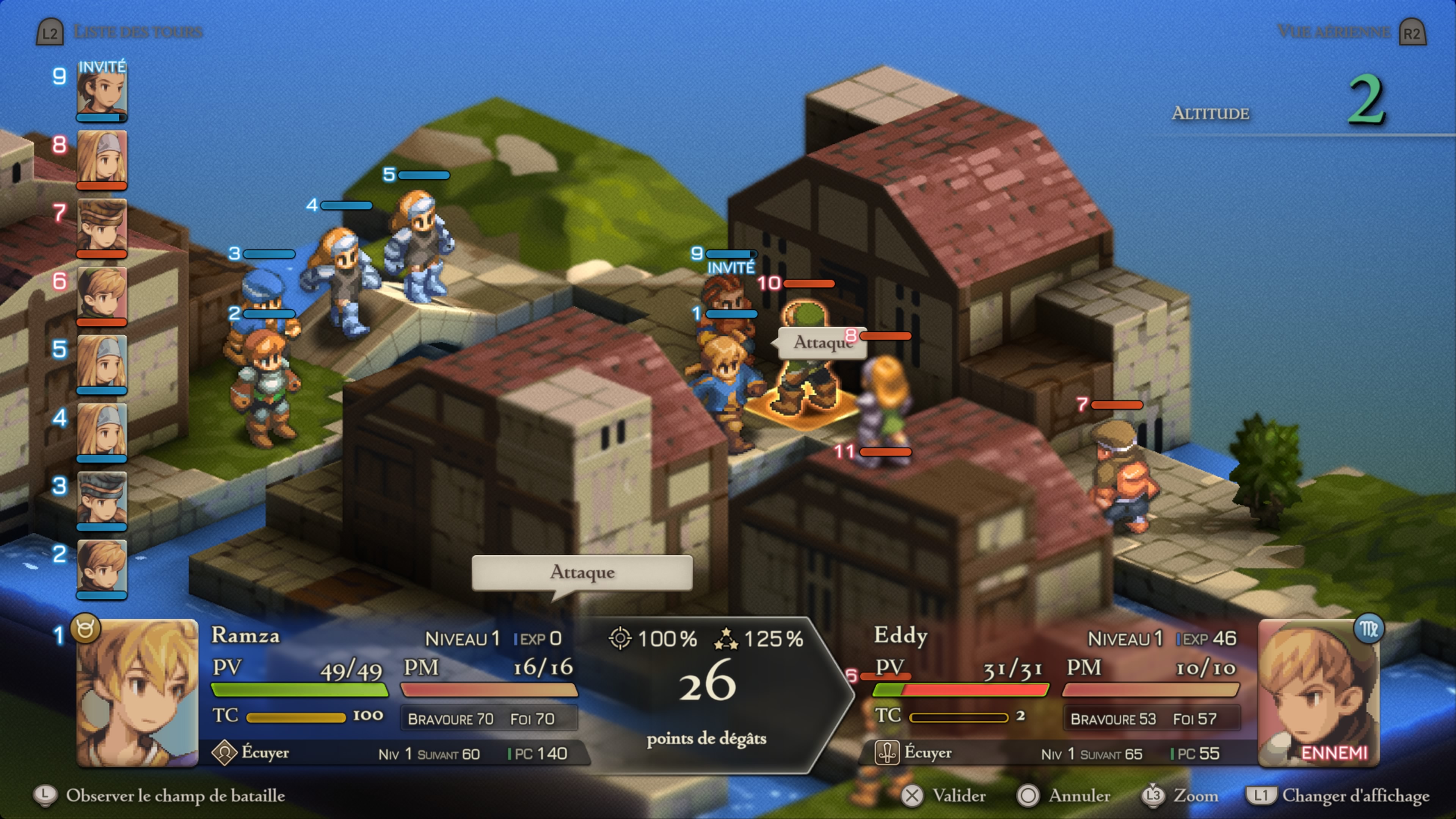Click Ramza's Taurus zodiac icon
The height and width of the screenshot is (819, 1456).
tap(85, 629)
